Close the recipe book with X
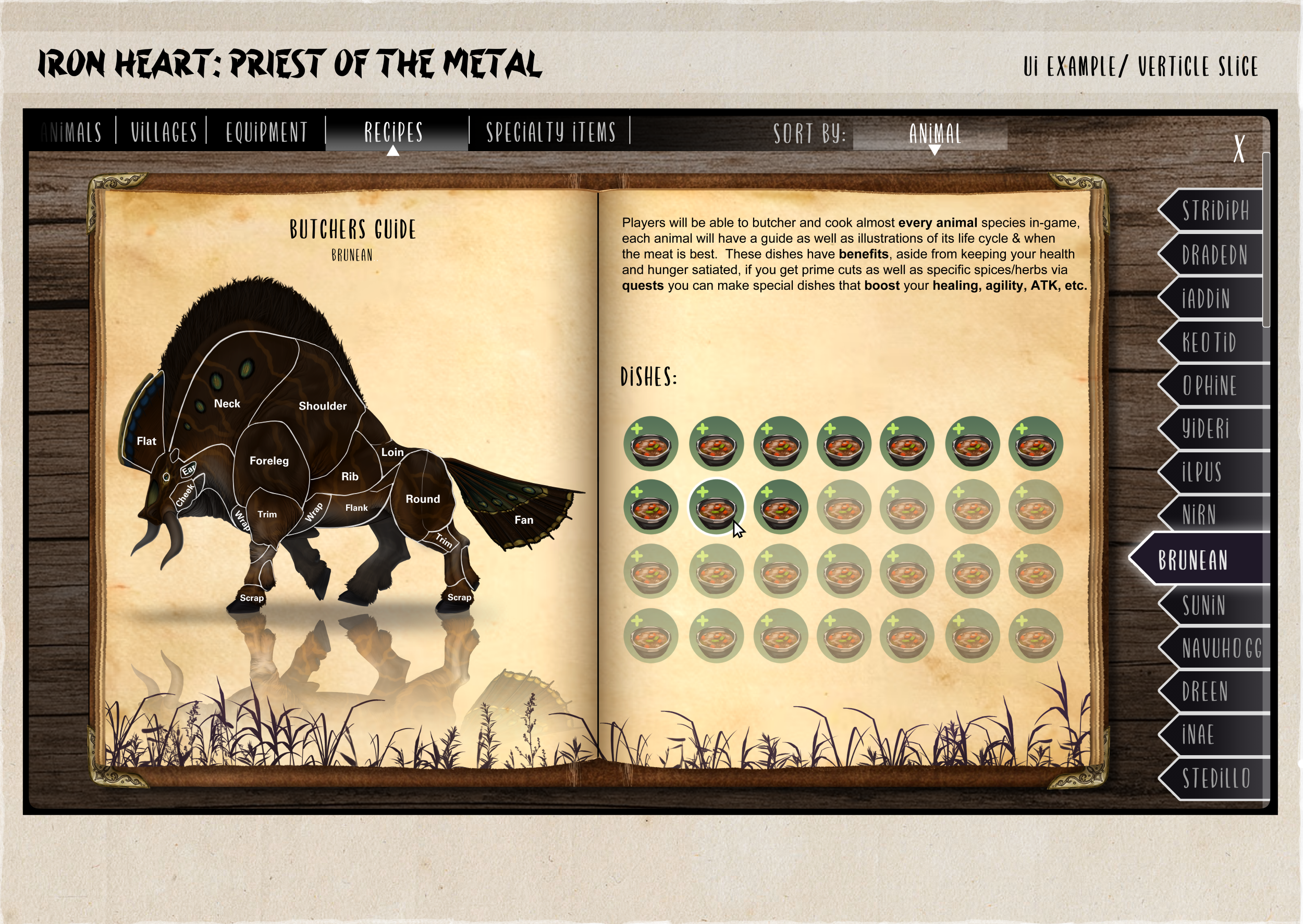The width and height of the screenshot is (1303, 924). [x=1239, y=149]
